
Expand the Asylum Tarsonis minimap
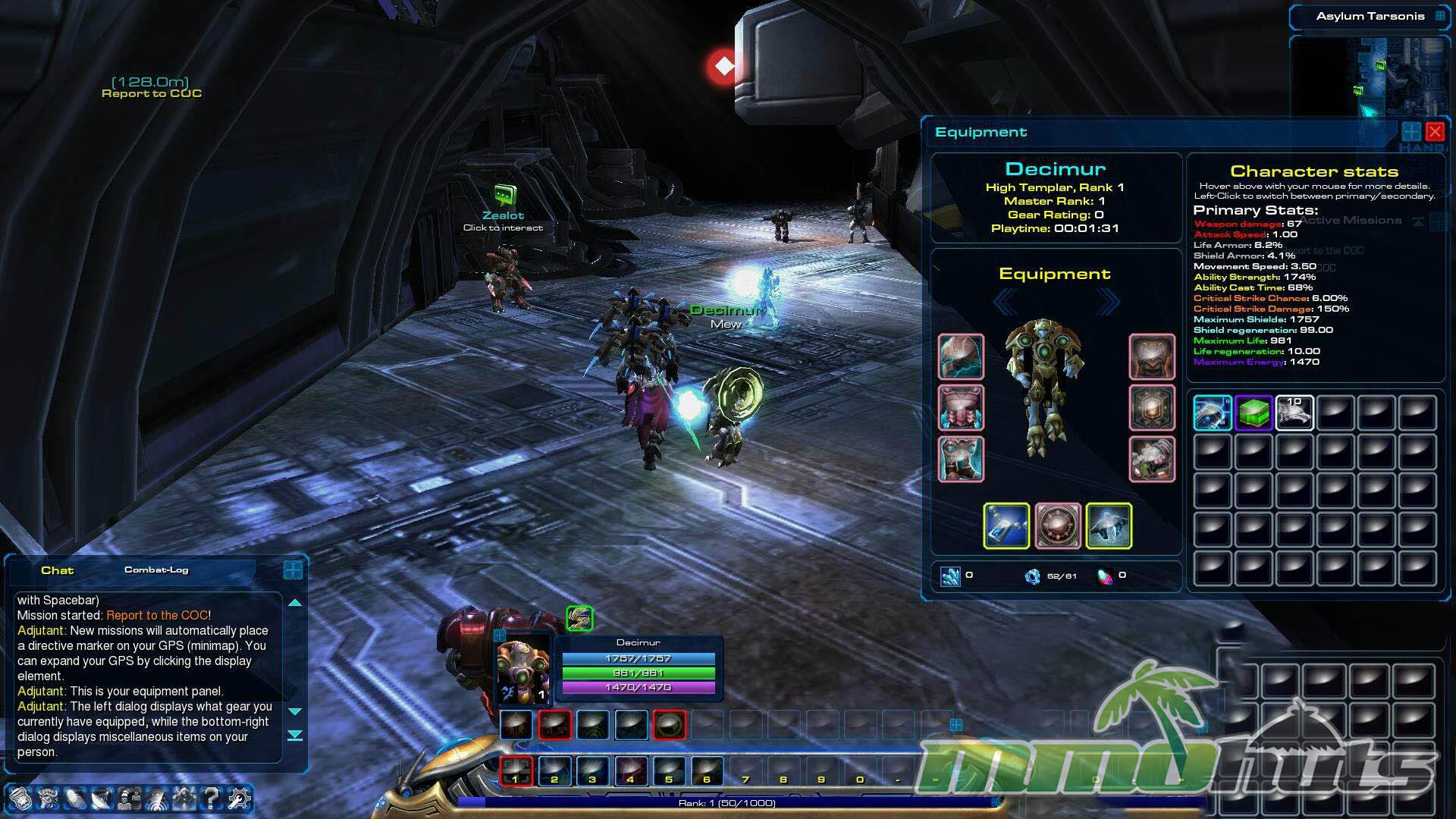point(1440,16)
